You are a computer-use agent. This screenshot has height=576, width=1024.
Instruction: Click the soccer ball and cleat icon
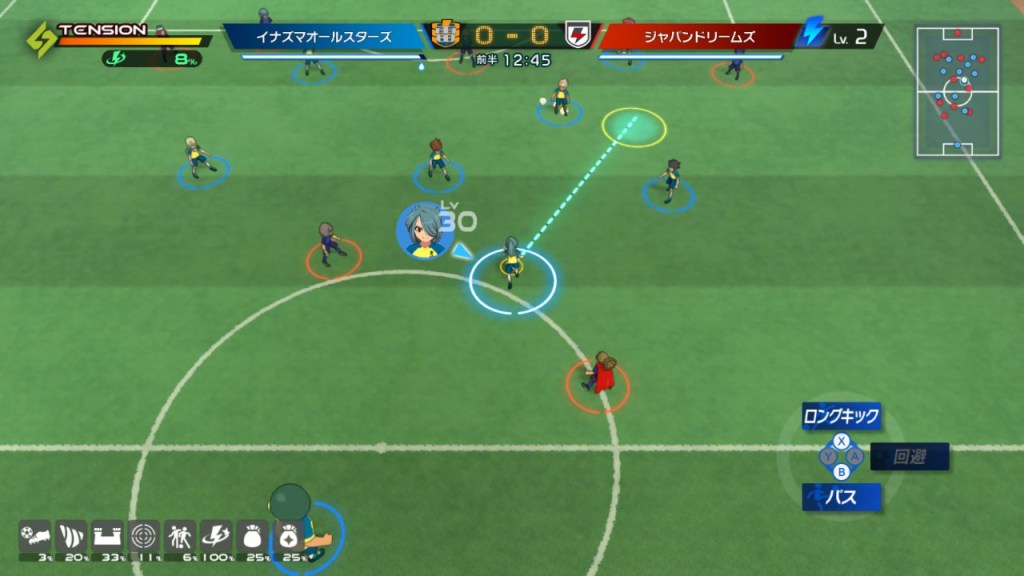[35, 536]
